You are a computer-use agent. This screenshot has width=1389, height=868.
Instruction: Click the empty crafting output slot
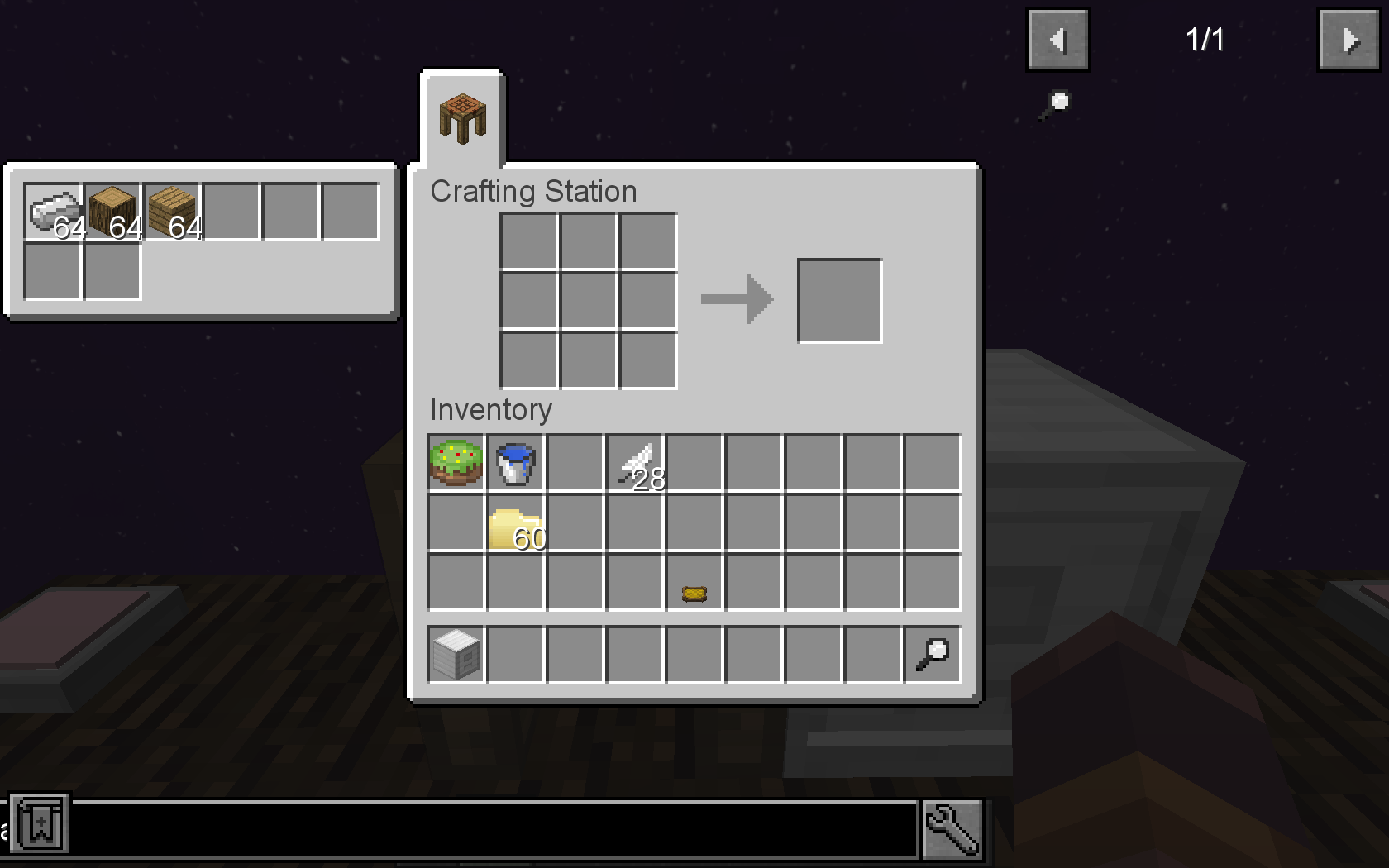838,299
